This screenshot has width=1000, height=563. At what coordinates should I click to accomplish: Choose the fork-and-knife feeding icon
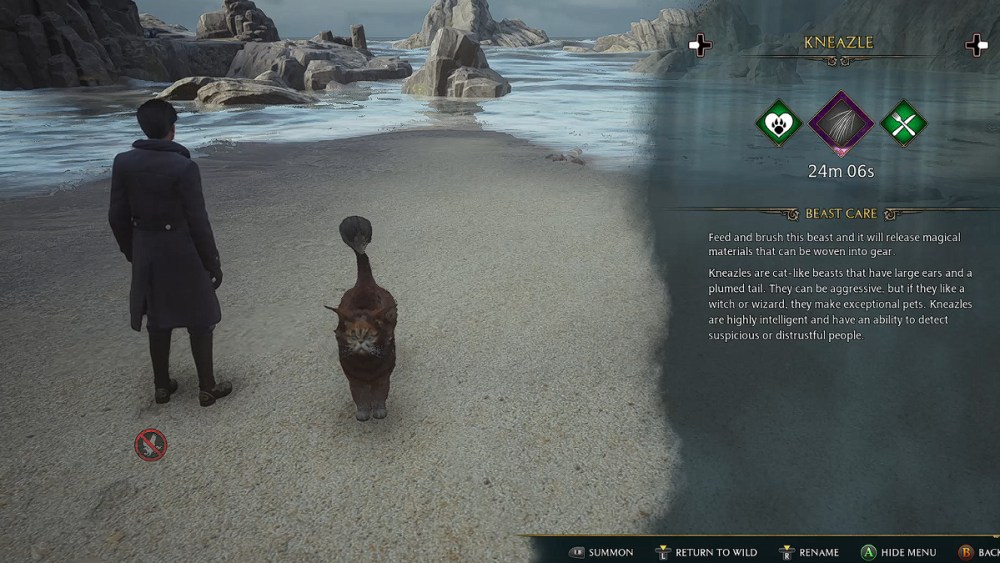coord(904,124)
